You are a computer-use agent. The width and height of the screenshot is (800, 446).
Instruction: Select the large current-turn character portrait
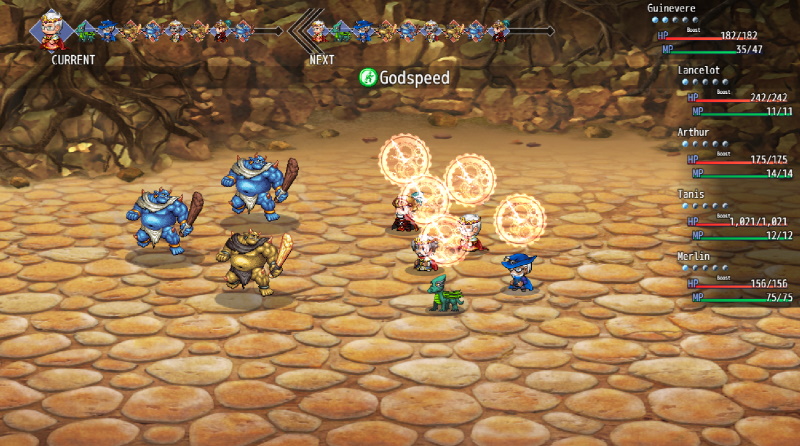click(x=52, y=31)
